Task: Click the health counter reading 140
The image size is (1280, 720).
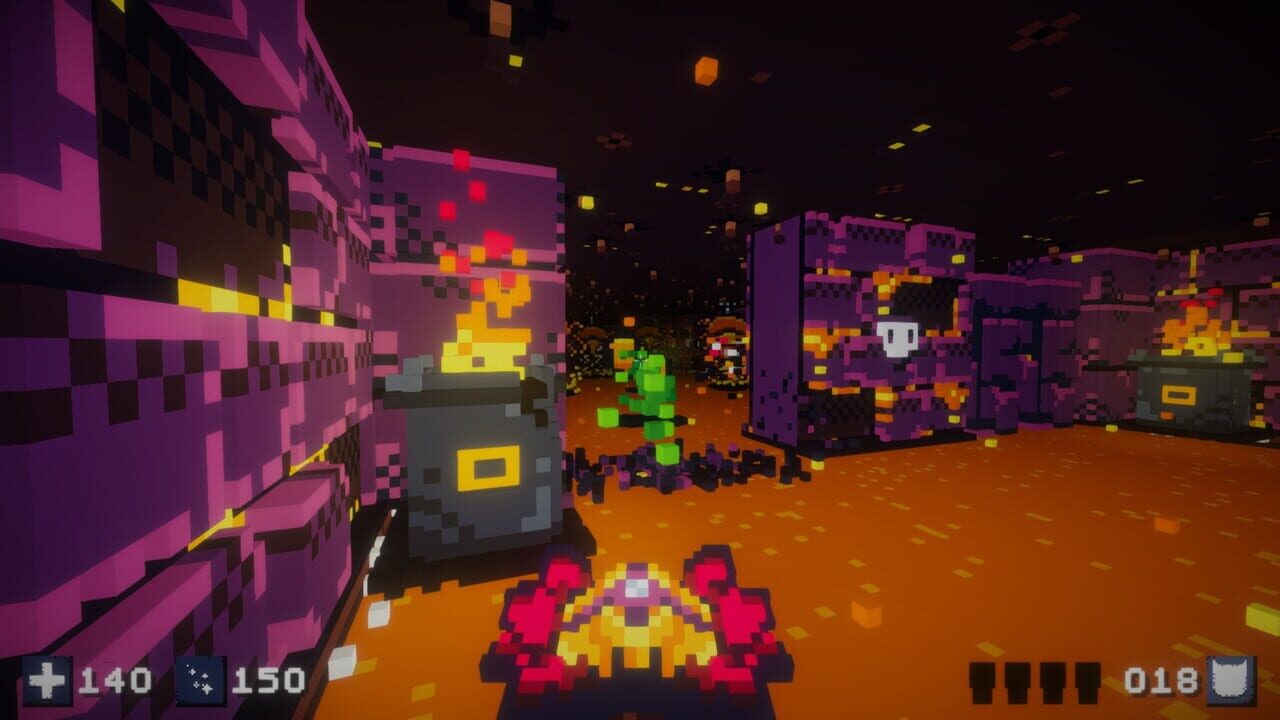Action: coord(115,679)
